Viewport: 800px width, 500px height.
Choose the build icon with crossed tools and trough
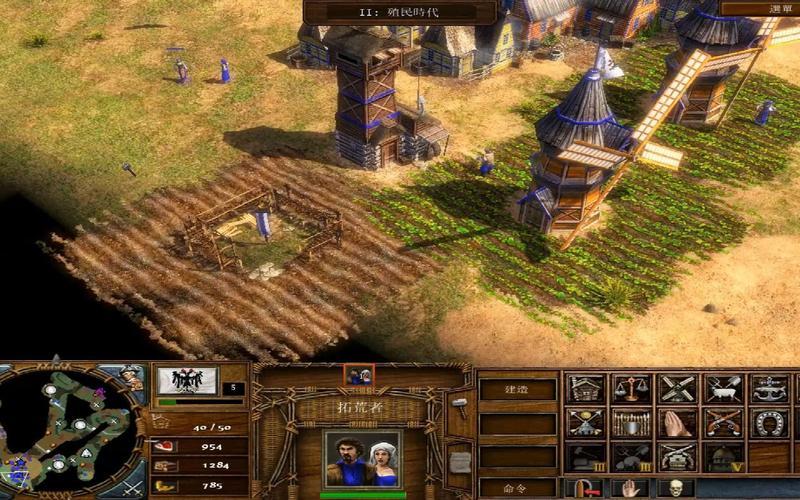pos(723,388)
